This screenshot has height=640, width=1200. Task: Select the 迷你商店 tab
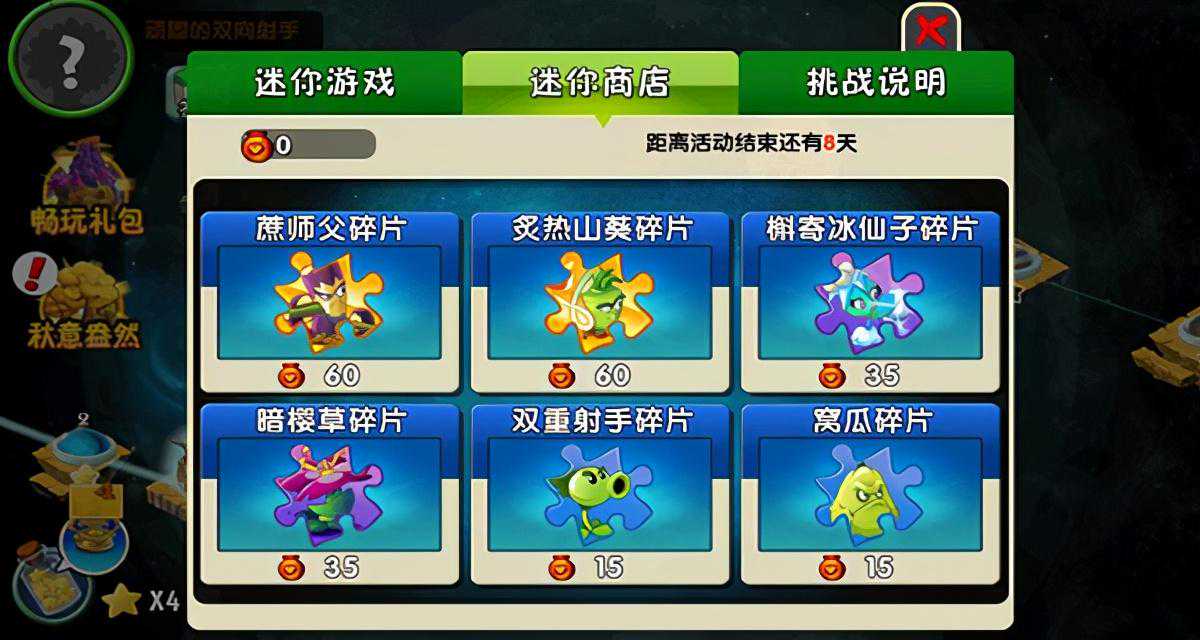click(x=600, y=83)
